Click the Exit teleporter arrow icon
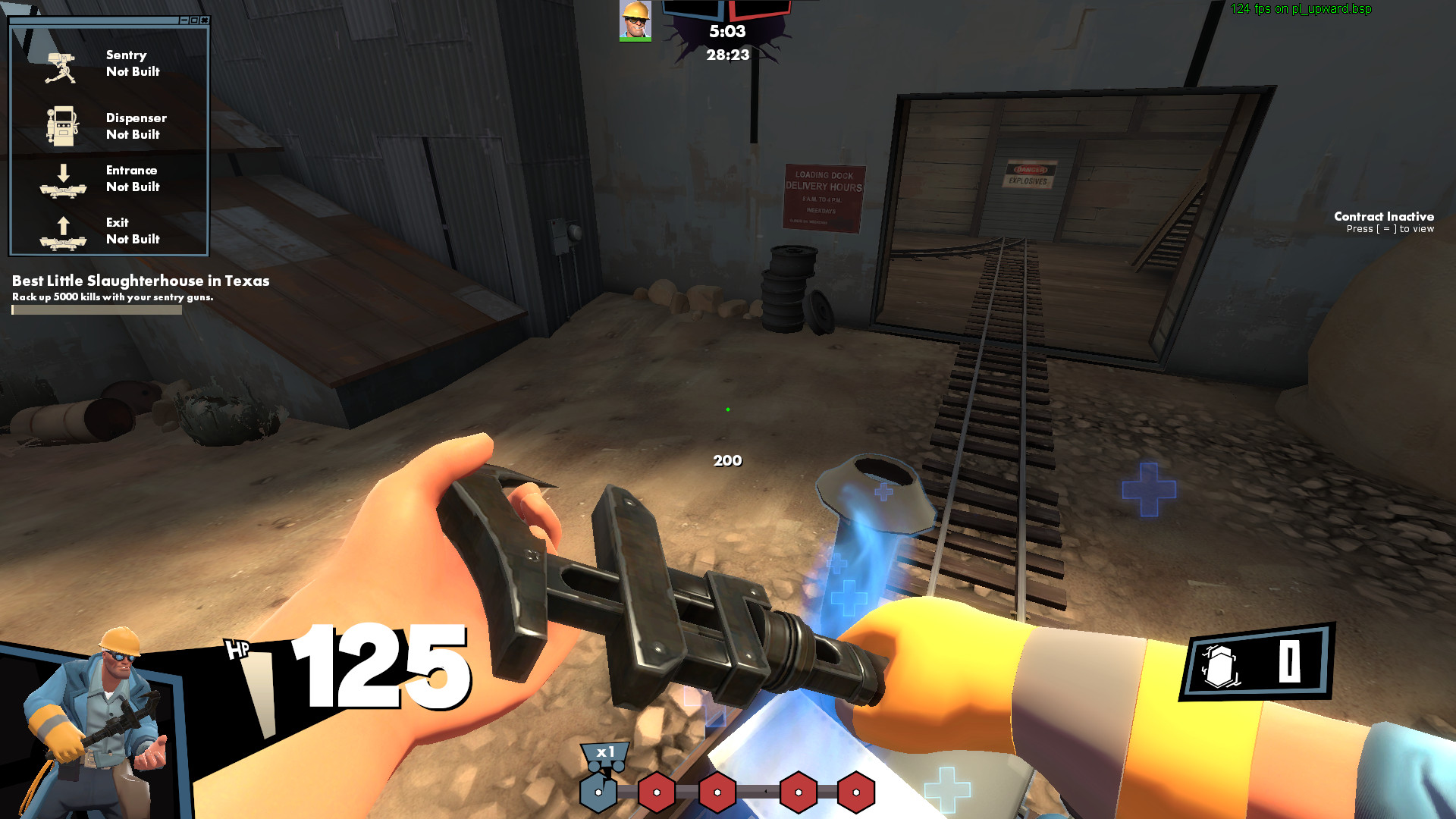The height and width of the screenshot is (819, 1456). 64,230
